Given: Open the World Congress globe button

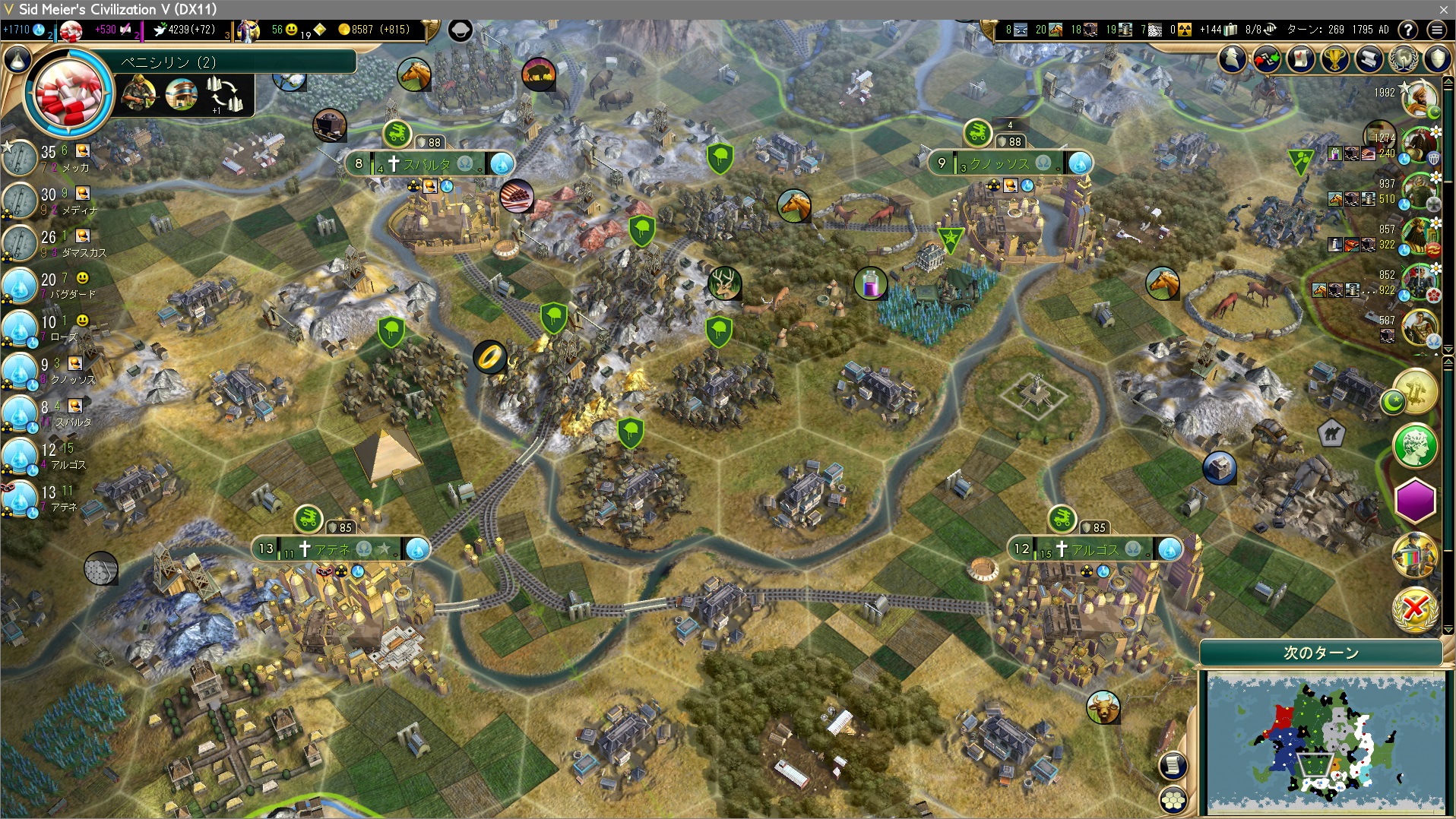Looking at the screenshot, I should (x=1403, y=59).
